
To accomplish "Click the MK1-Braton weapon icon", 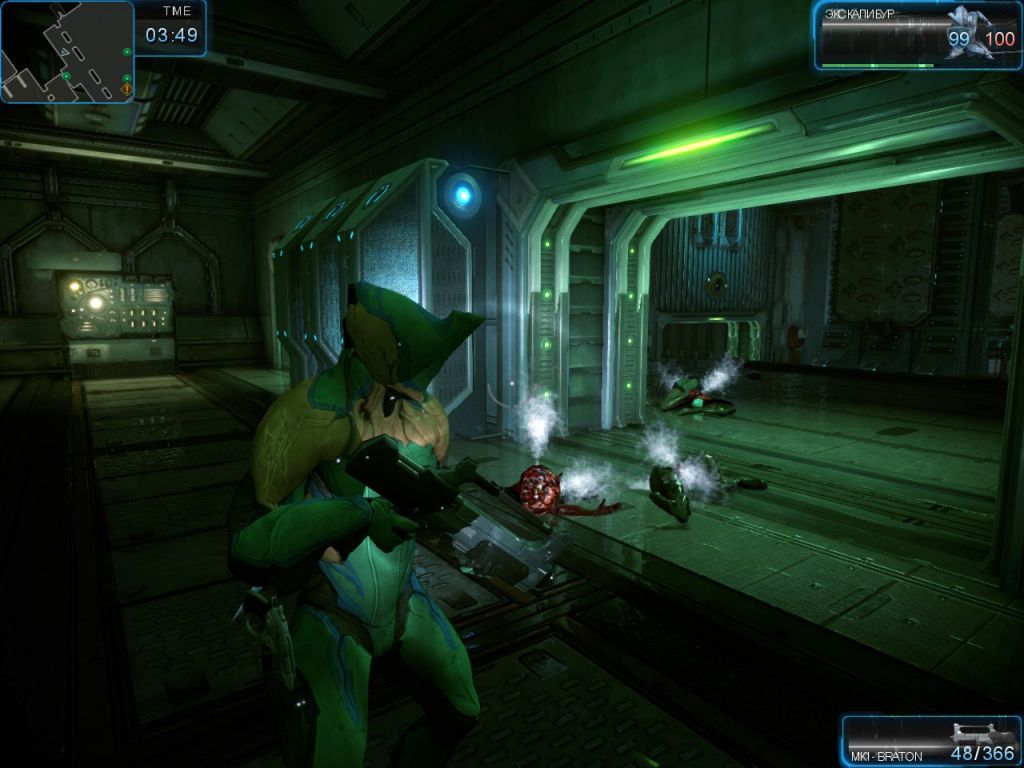I will 980,735.
